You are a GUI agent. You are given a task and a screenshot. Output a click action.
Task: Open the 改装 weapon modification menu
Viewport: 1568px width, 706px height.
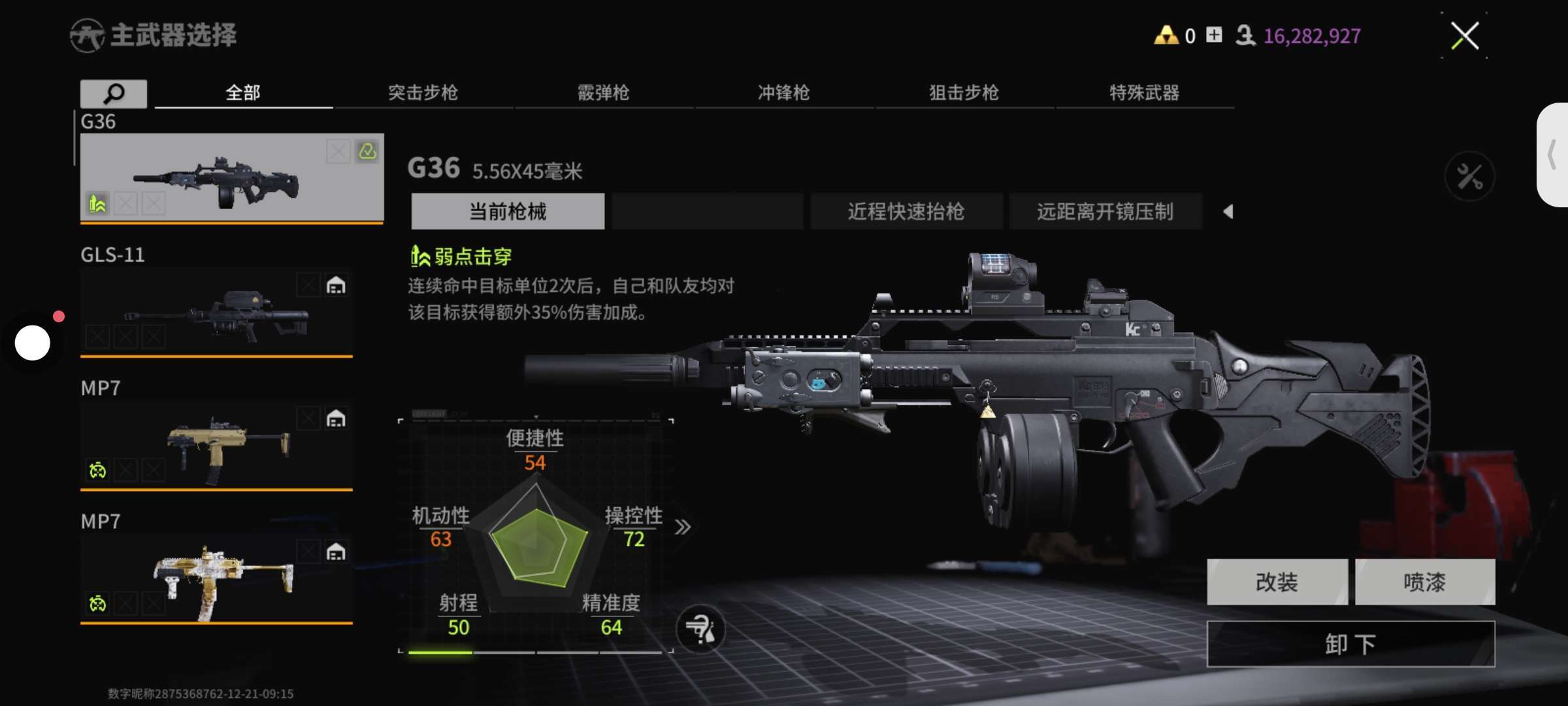coord(1277,582)
